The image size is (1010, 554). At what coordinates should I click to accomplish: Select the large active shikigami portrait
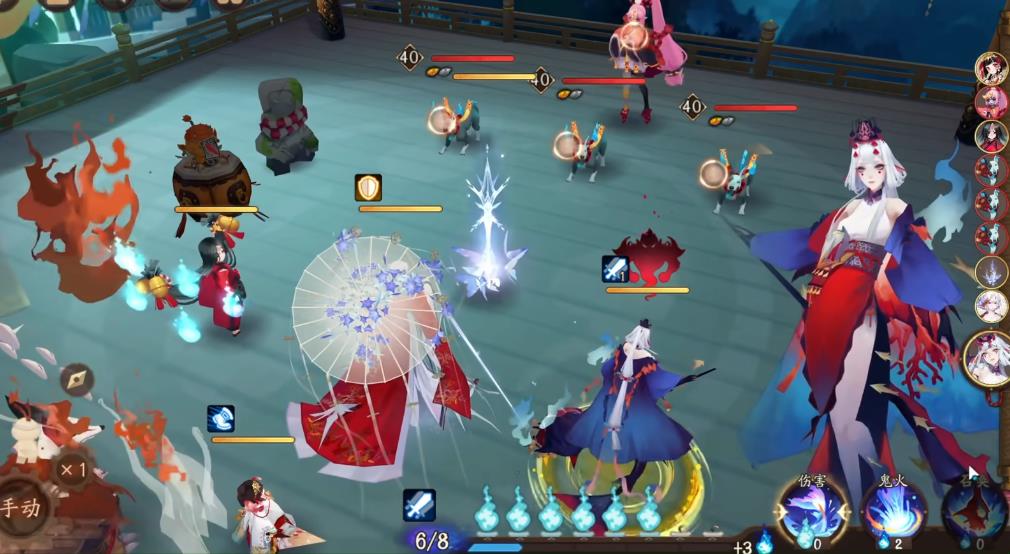coord(988,358)
